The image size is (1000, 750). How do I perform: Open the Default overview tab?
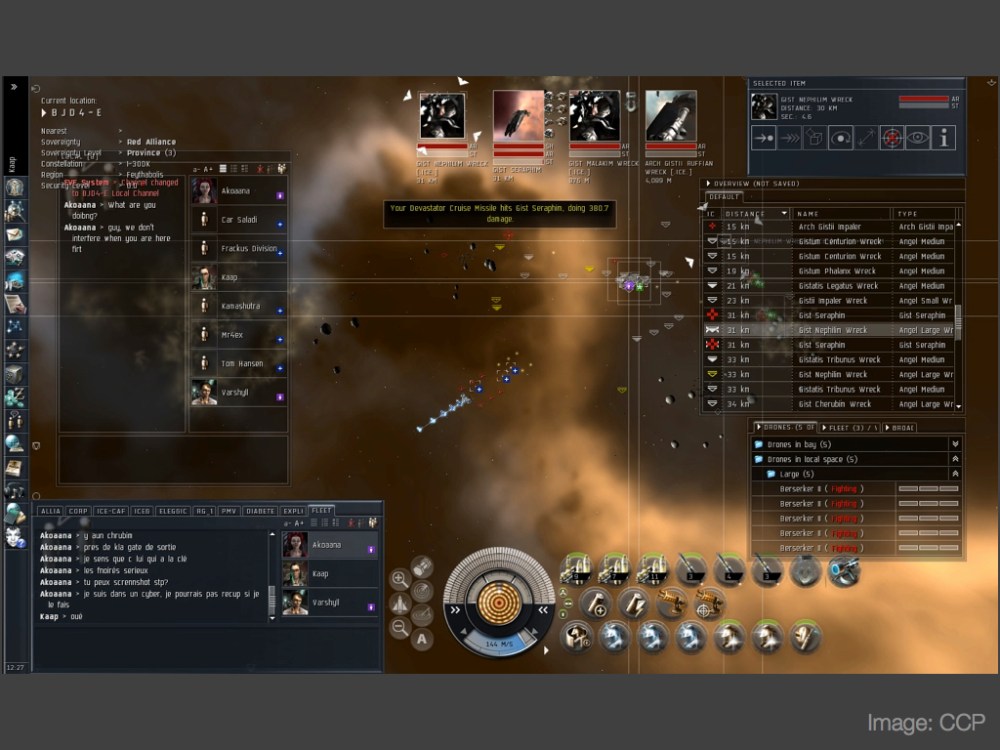click(725, 197)
